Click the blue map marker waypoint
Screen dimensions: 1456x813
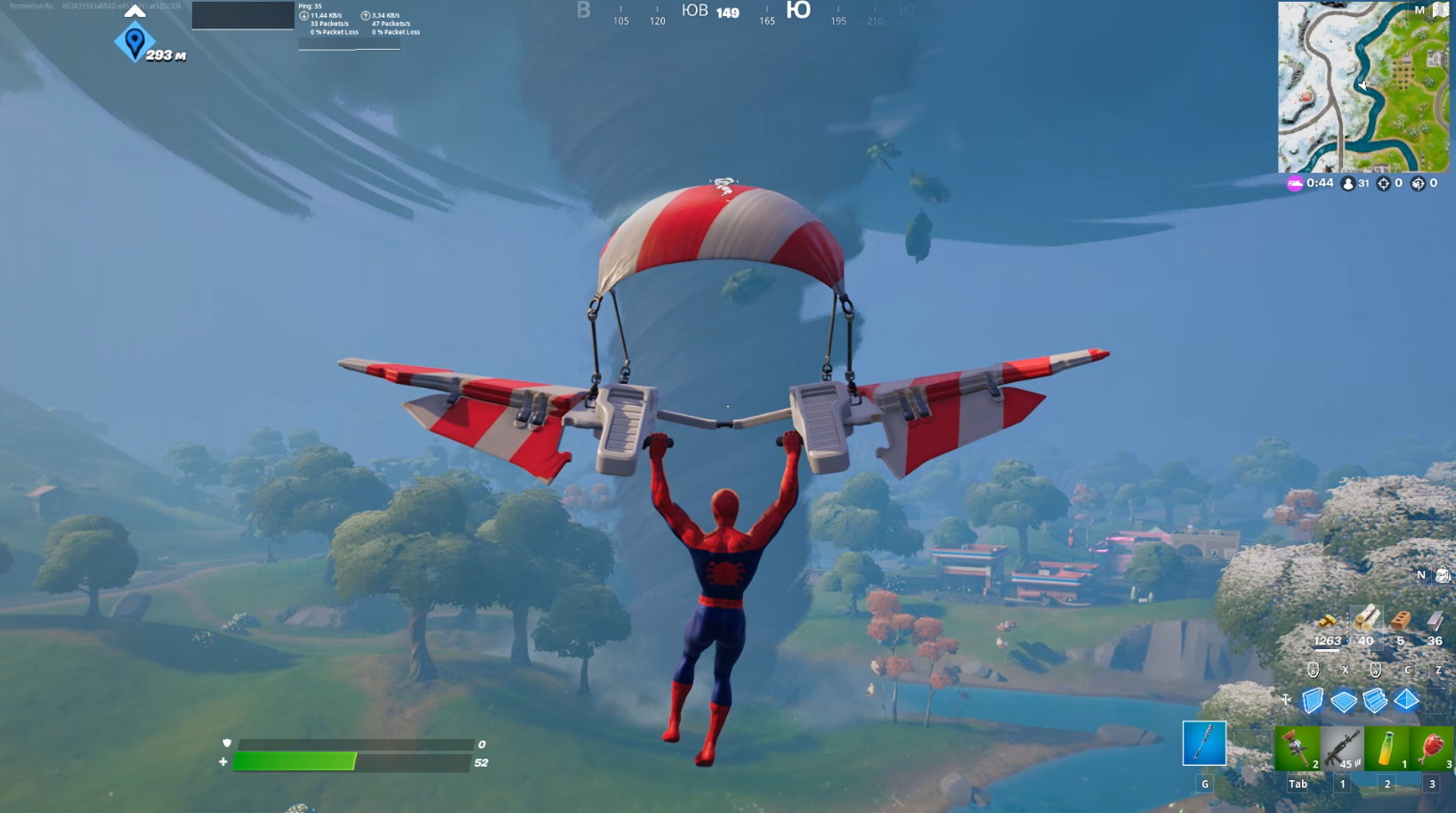pyautogui.click(x=134, y=42)
